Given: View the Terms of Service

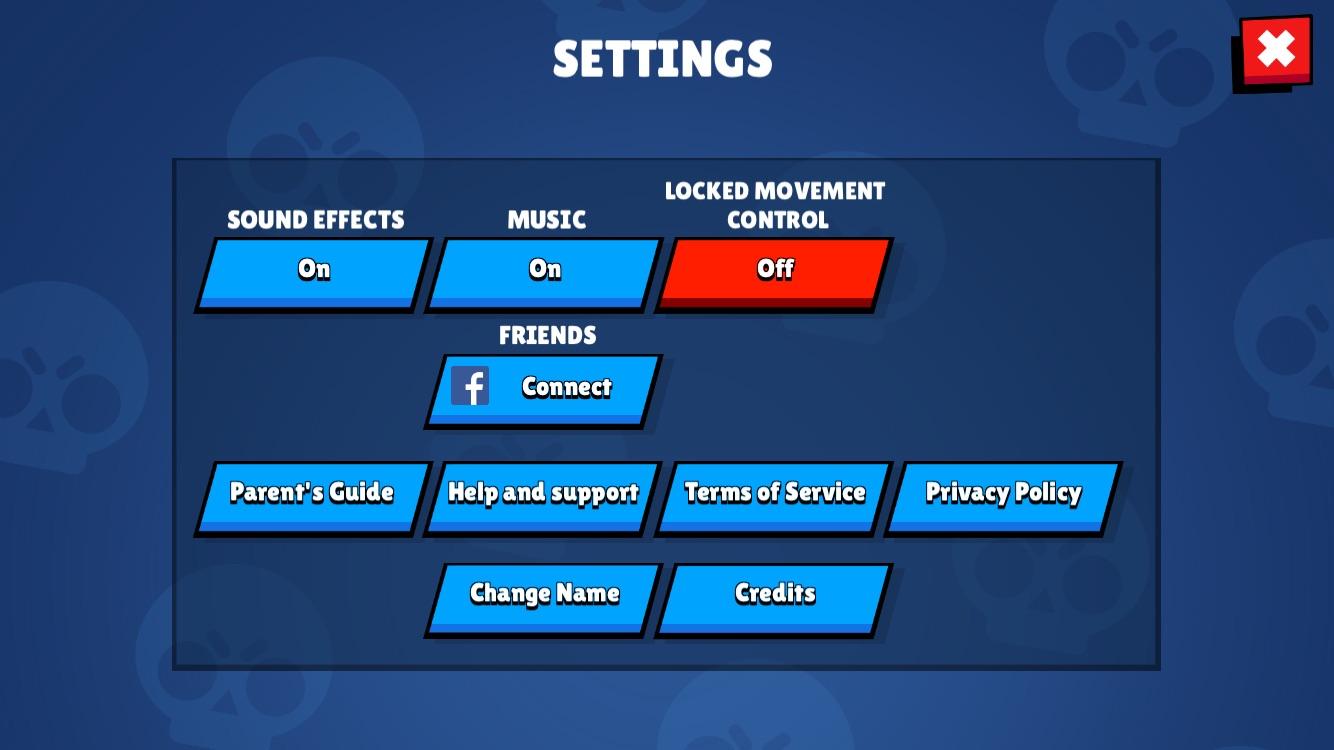Looking at the screenshot, I should click(775, 492).
